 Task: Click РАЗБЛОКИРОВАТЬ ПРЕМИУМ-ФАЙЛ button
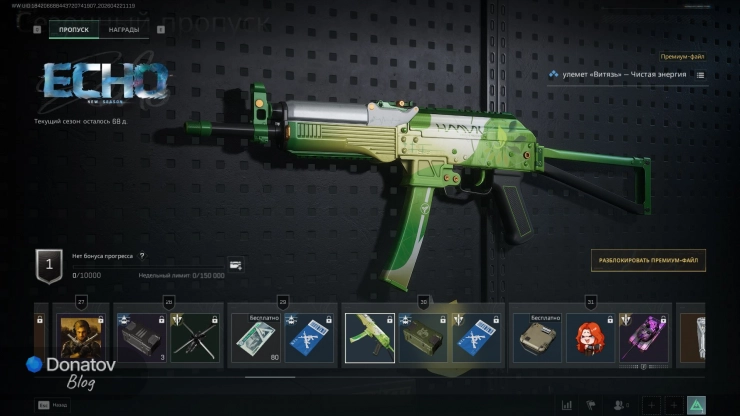pyautogui.click(x=648, y=262)
